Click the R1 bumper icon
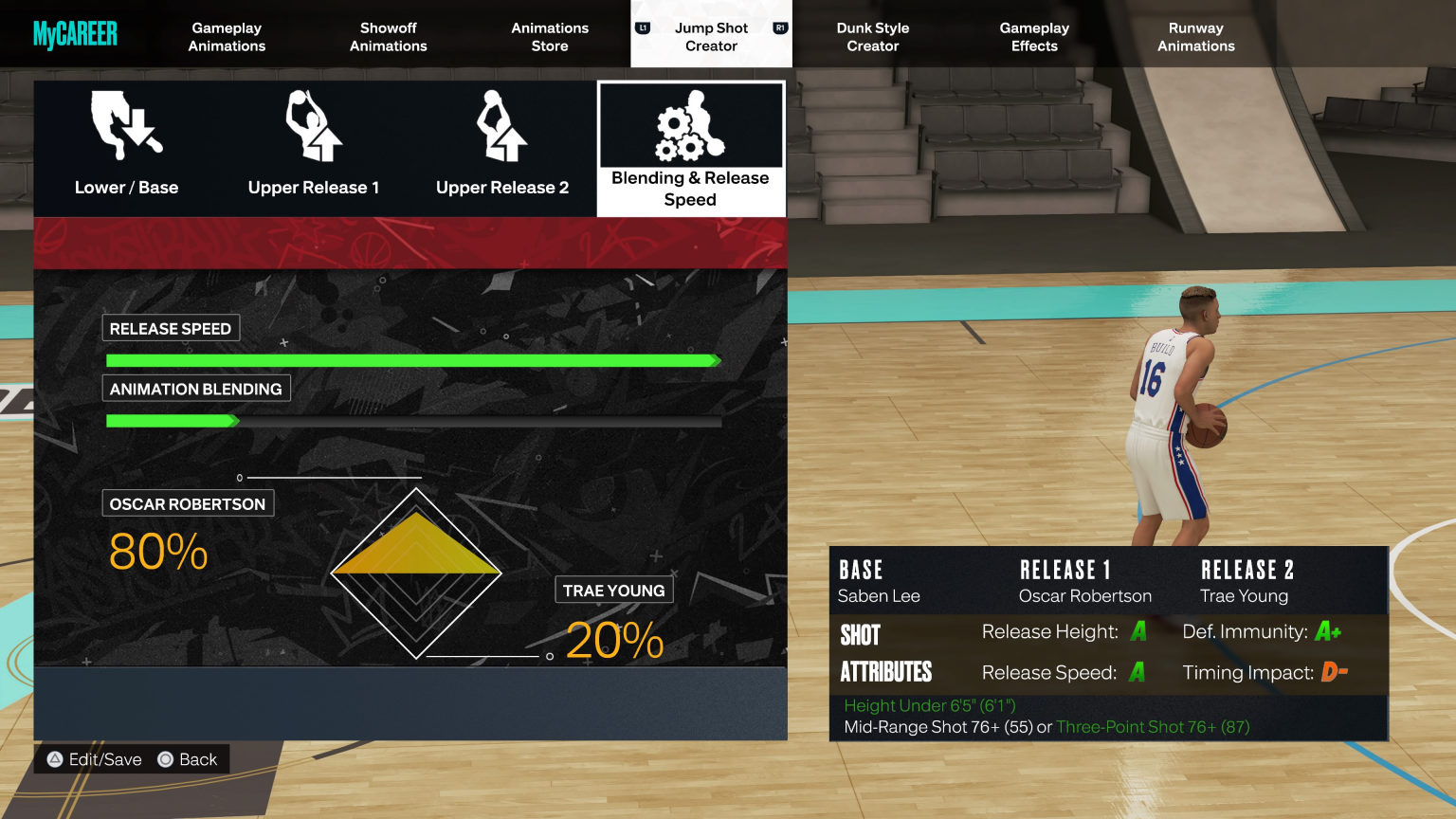The image size is (1456, 819). (x=780, y=28)
